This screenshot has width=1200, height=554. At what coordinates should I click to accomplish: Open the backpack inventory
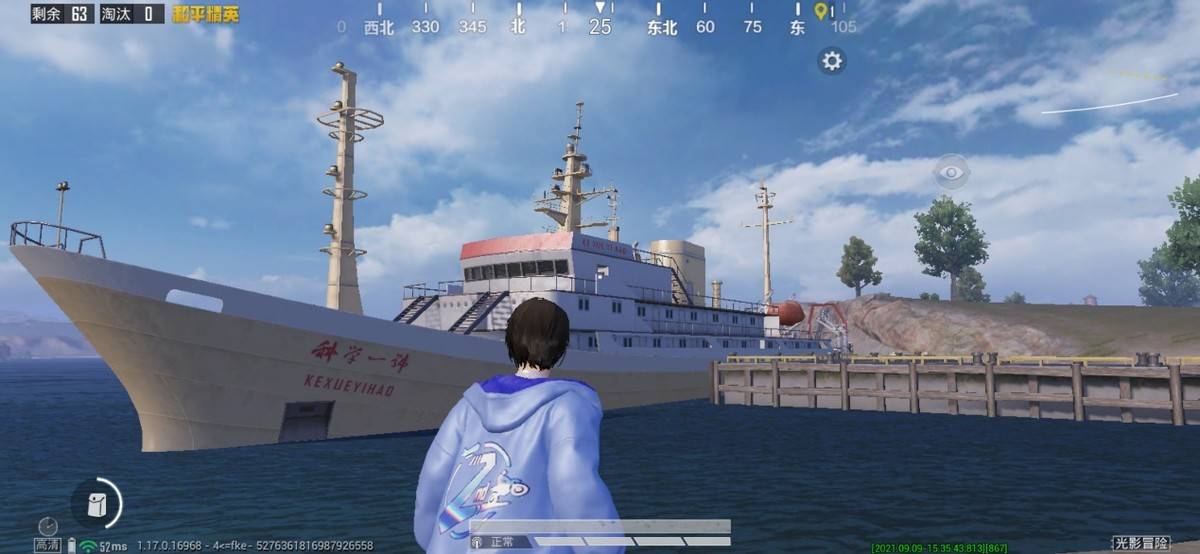97,504
